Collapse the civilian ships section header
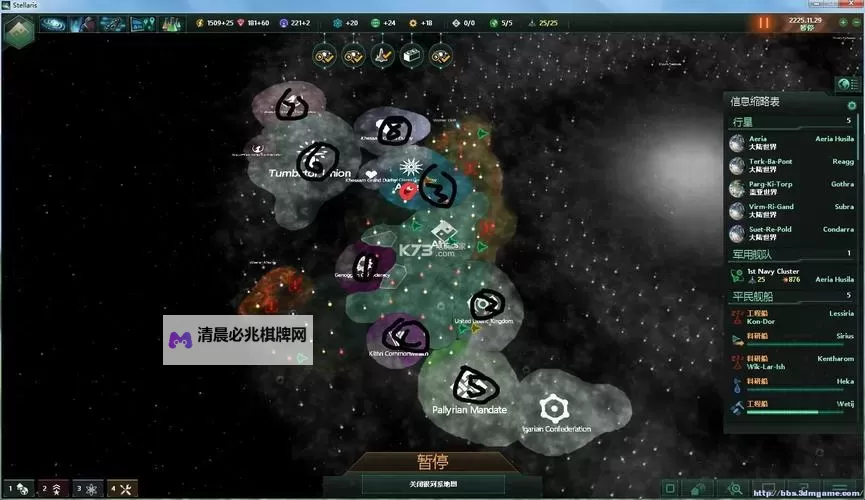Viewport: 865px width, 500px height. pyautogui.click(x=790, y=296)
